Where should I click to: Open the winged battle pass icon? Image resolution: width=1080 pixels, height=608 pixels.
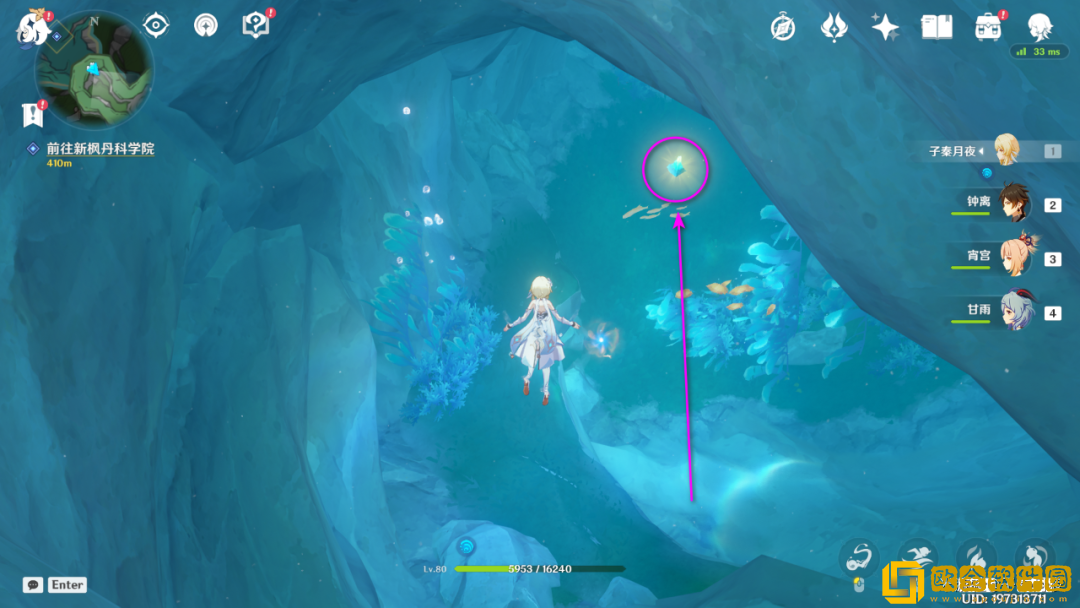pyautogui.click(x=834, y=27)
